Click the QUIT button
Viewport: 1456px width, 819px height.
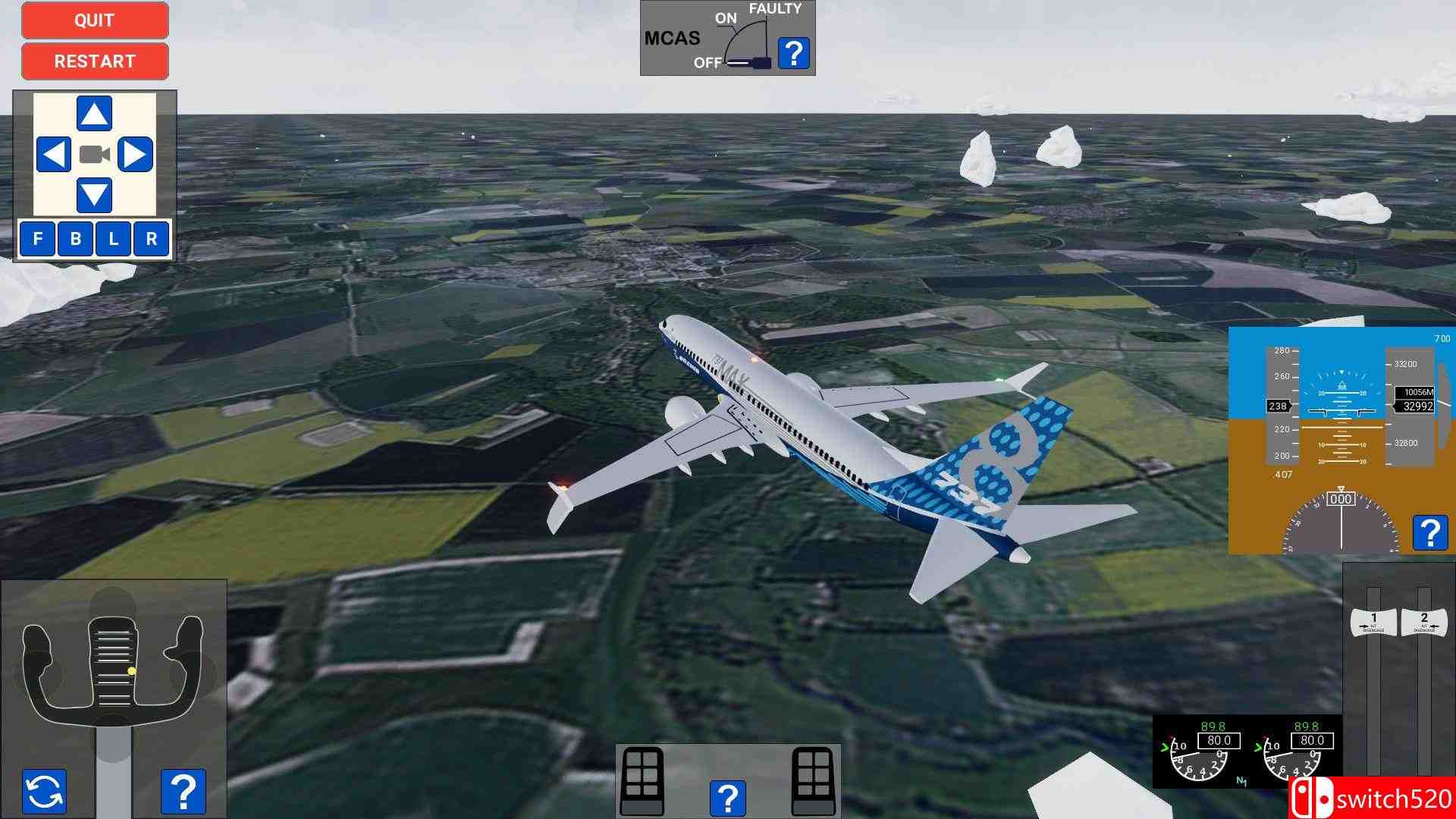(x=94, y=20)
